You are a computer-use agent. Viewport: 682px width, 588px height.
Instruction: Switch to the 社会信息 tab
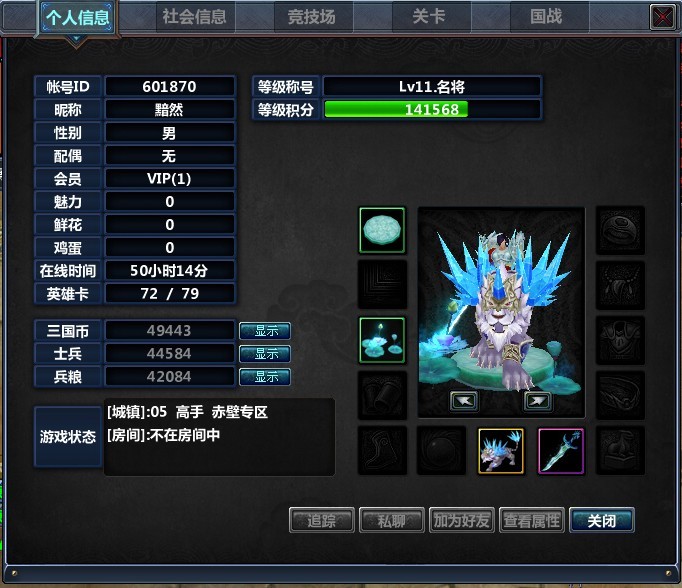tap(195, 17)
